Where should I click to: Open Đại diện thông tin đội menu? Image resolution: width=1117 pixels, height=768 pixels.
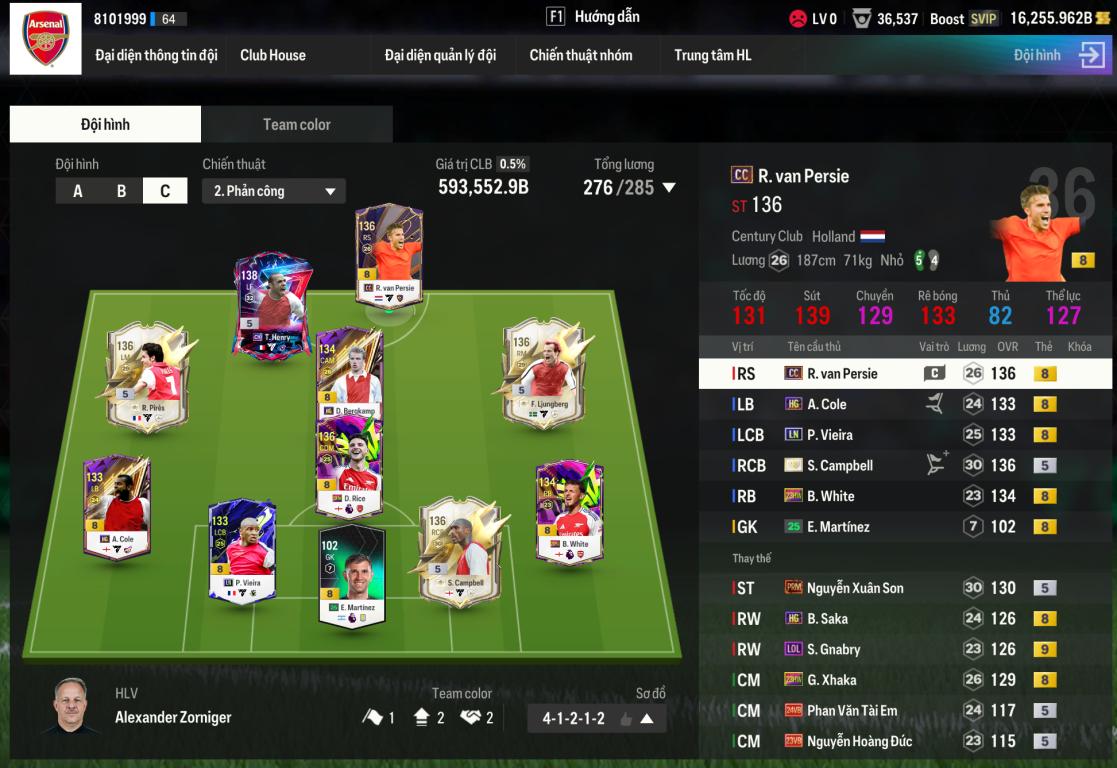coord(156,55)
